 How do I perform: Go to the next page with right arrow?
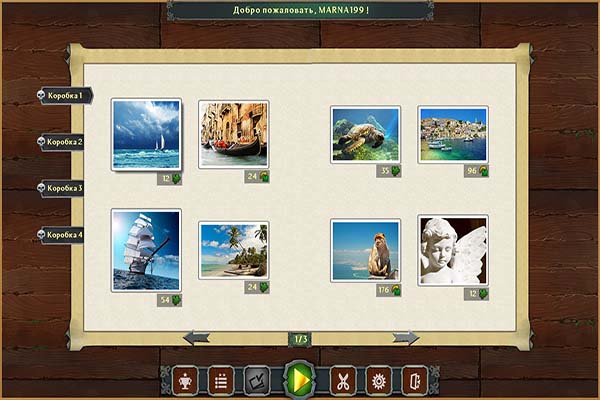pos(405,338)
